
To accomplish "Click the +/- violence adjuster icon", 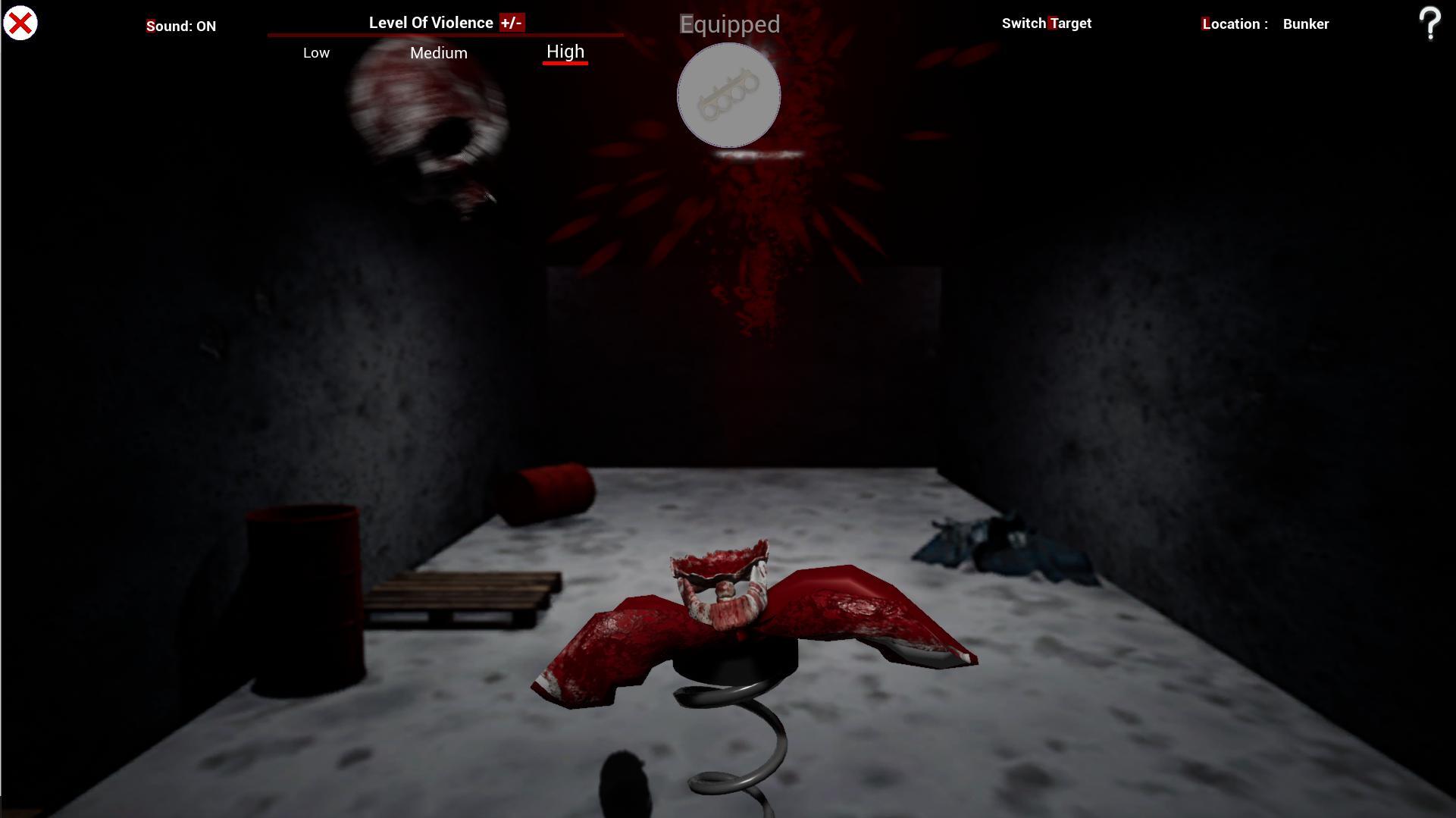I will click(511, 23).
